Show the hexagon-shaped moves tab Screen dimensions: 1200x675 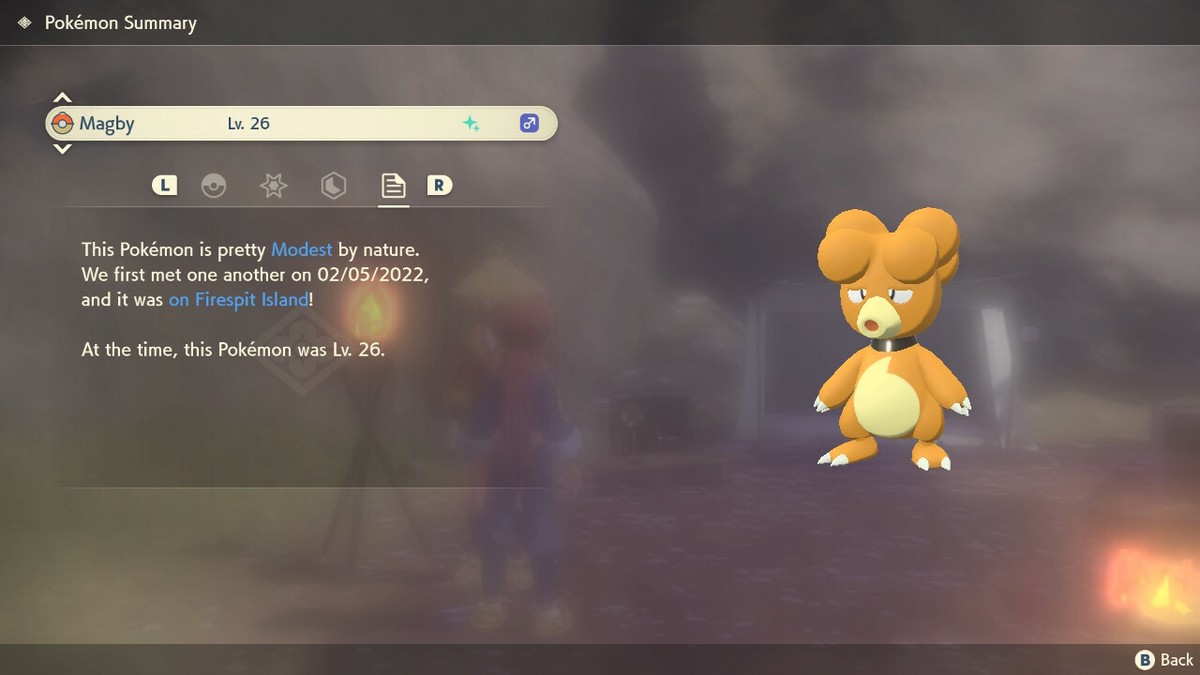[333, 186]
